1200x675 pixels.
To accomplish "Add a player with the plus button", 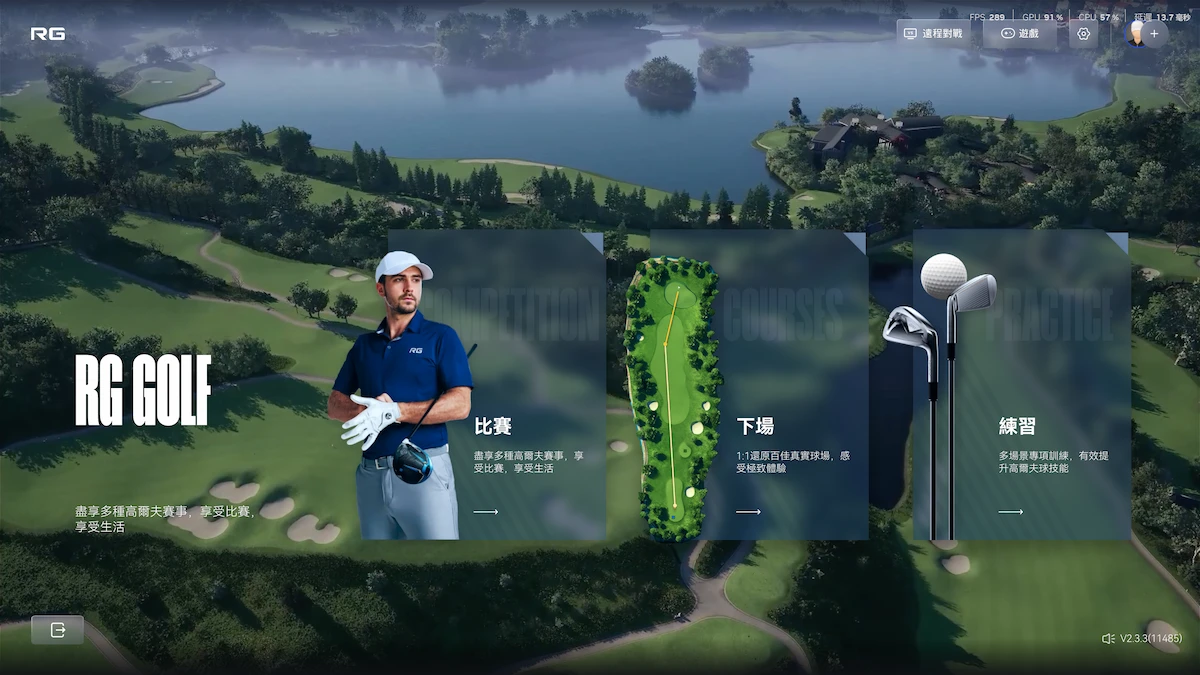I will (1155, 34).
